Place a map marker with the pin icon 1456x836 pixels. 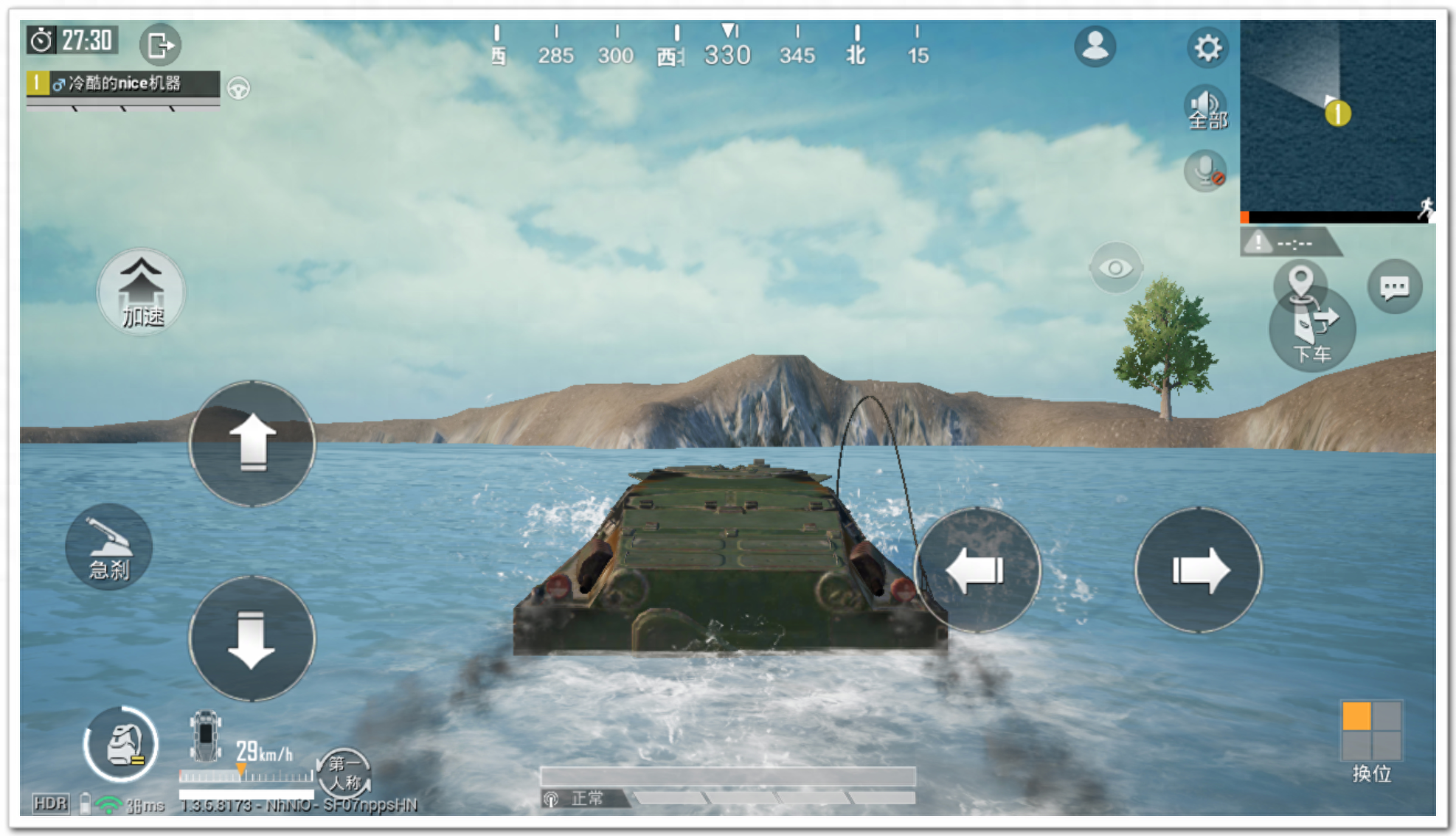[x=1300, y=282]
